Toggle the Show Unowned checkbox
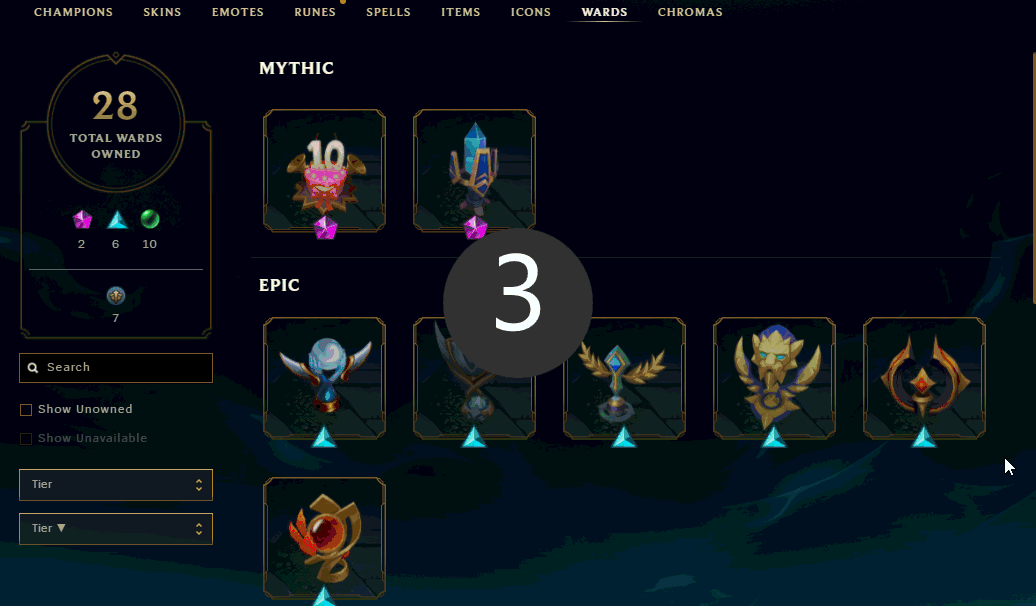 click(26, 410)
